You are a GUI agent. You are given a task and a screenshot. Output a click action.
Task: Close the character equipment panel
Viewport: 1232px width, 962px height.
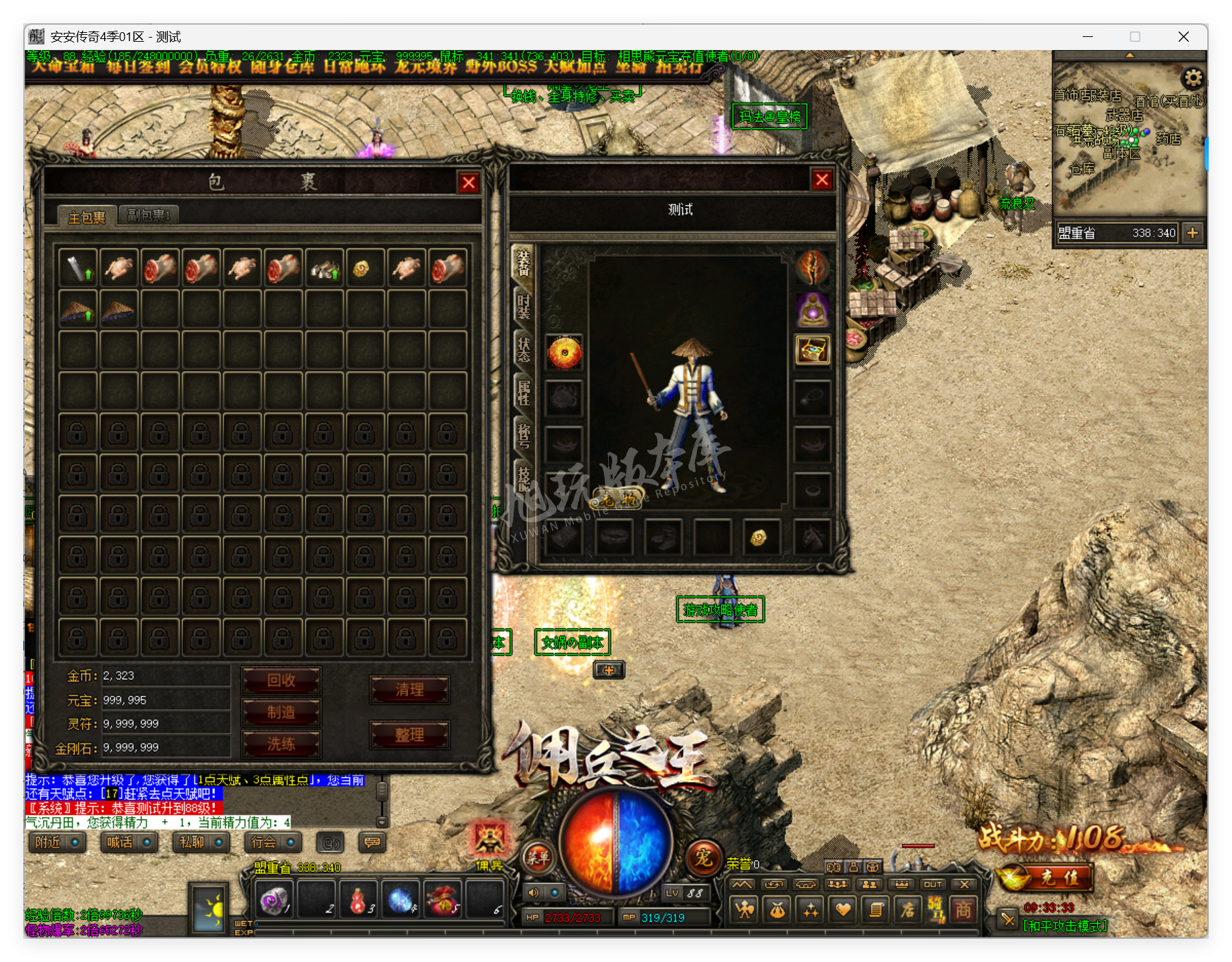coord(822,180)
